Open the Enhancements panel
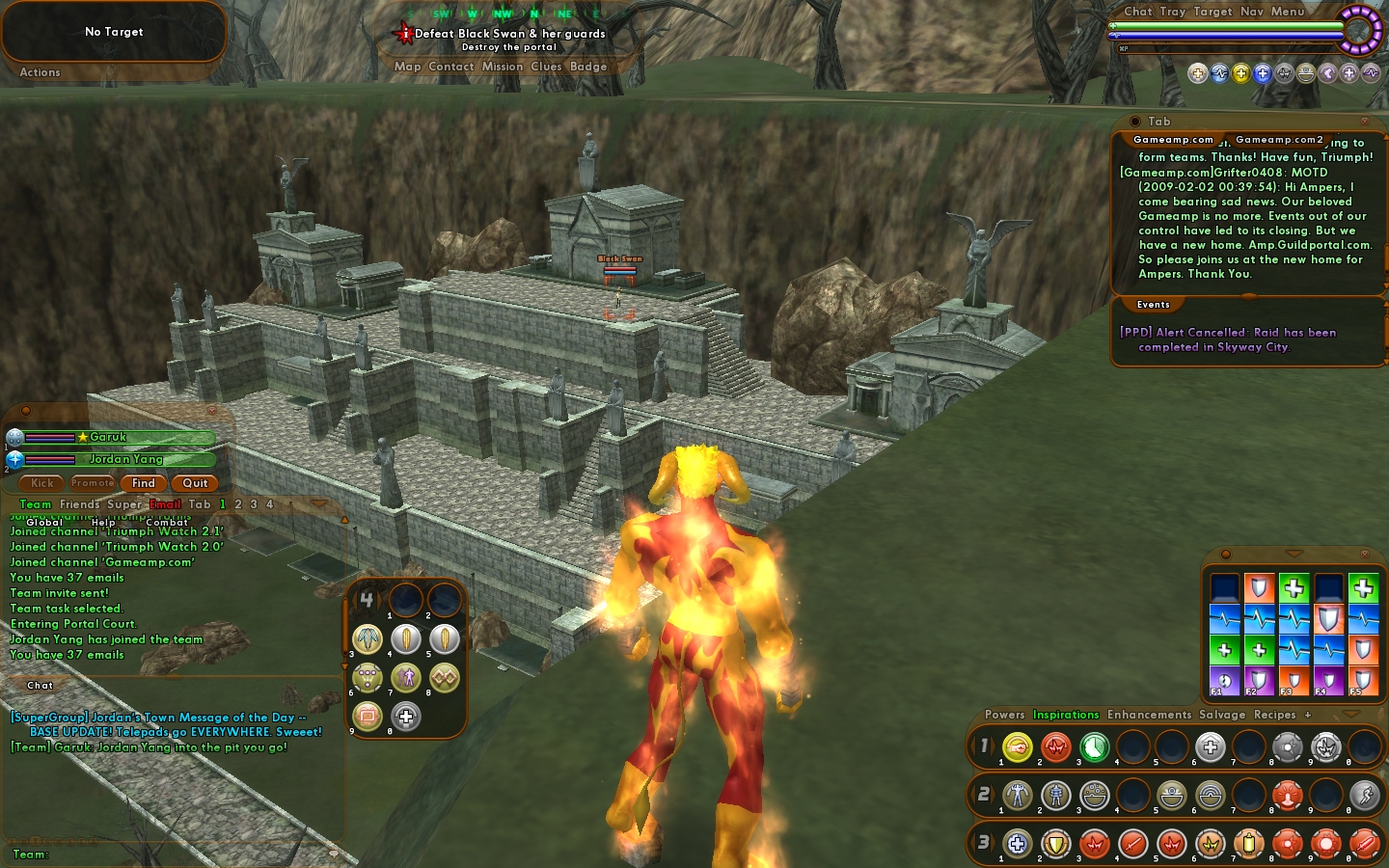Viewport: 1389px width, 868px height. 1149,715
